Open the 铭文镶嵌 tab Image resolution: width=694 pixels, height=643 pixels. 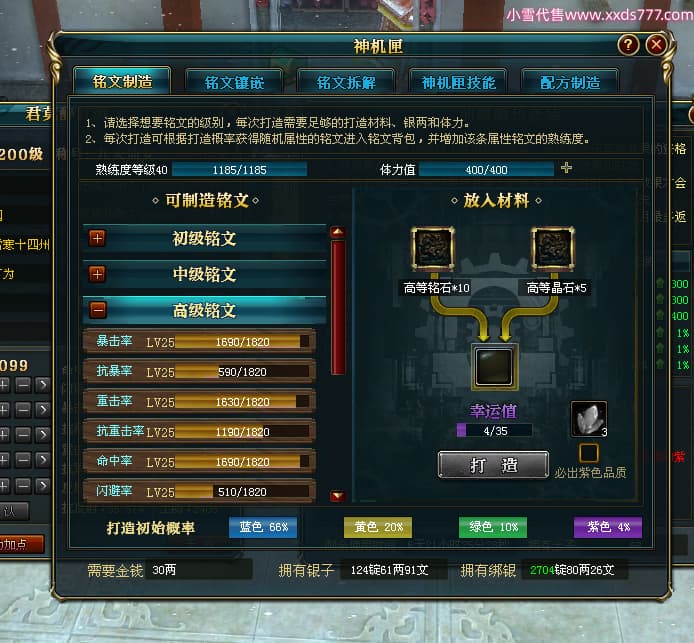tap(234, 81)
